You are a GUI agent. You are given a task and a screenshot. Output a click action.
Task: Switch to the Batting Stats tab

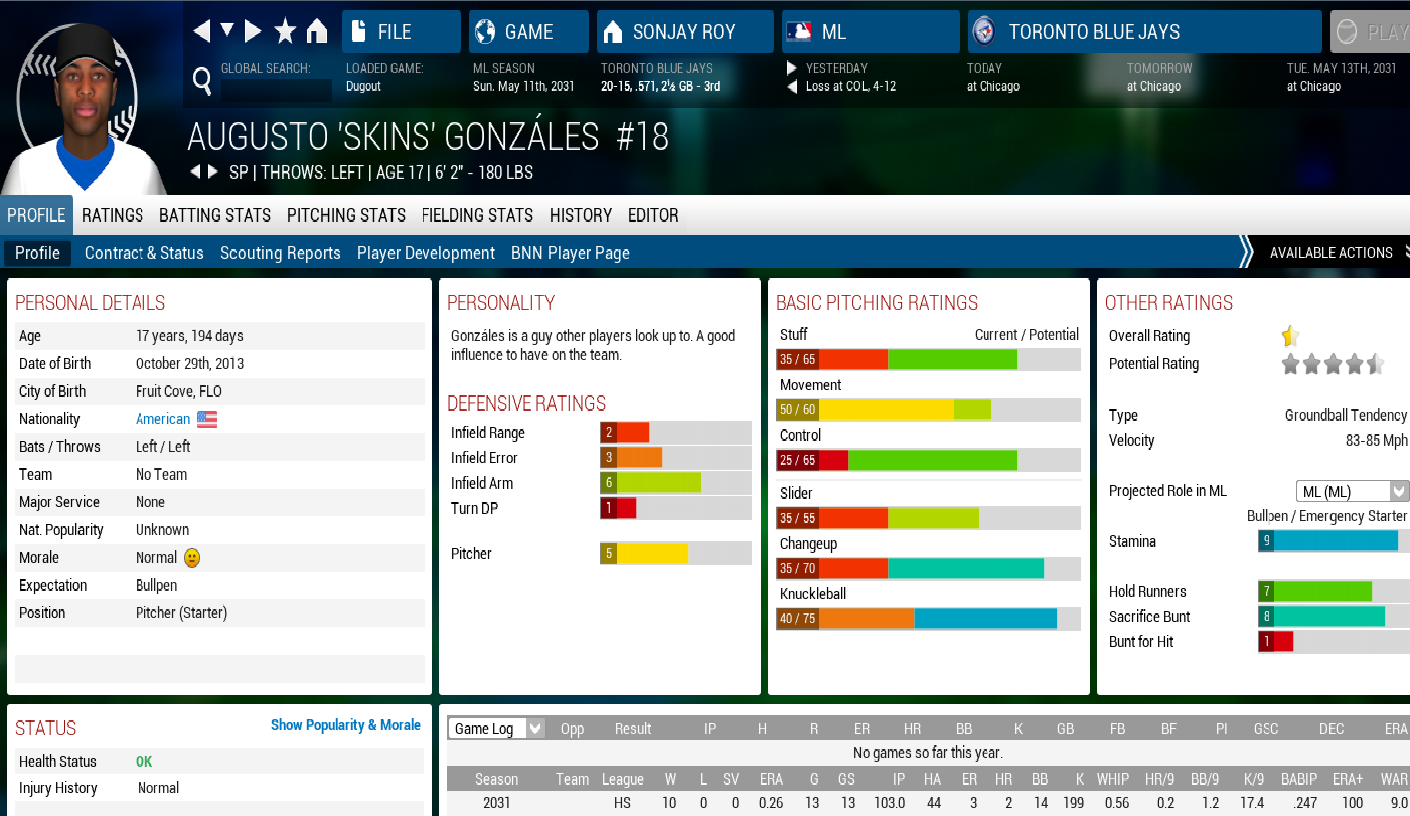point(215,215)
